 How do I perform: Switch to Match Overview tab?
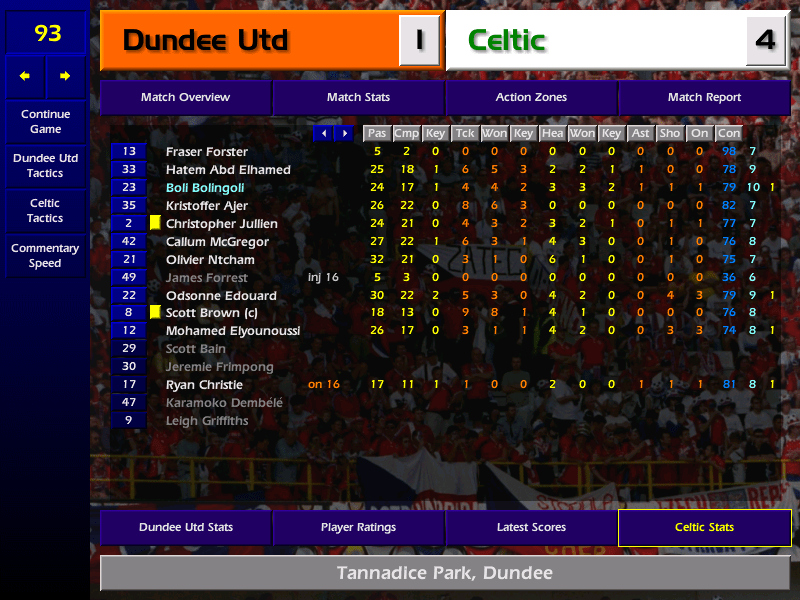click(x=185, y=98)
